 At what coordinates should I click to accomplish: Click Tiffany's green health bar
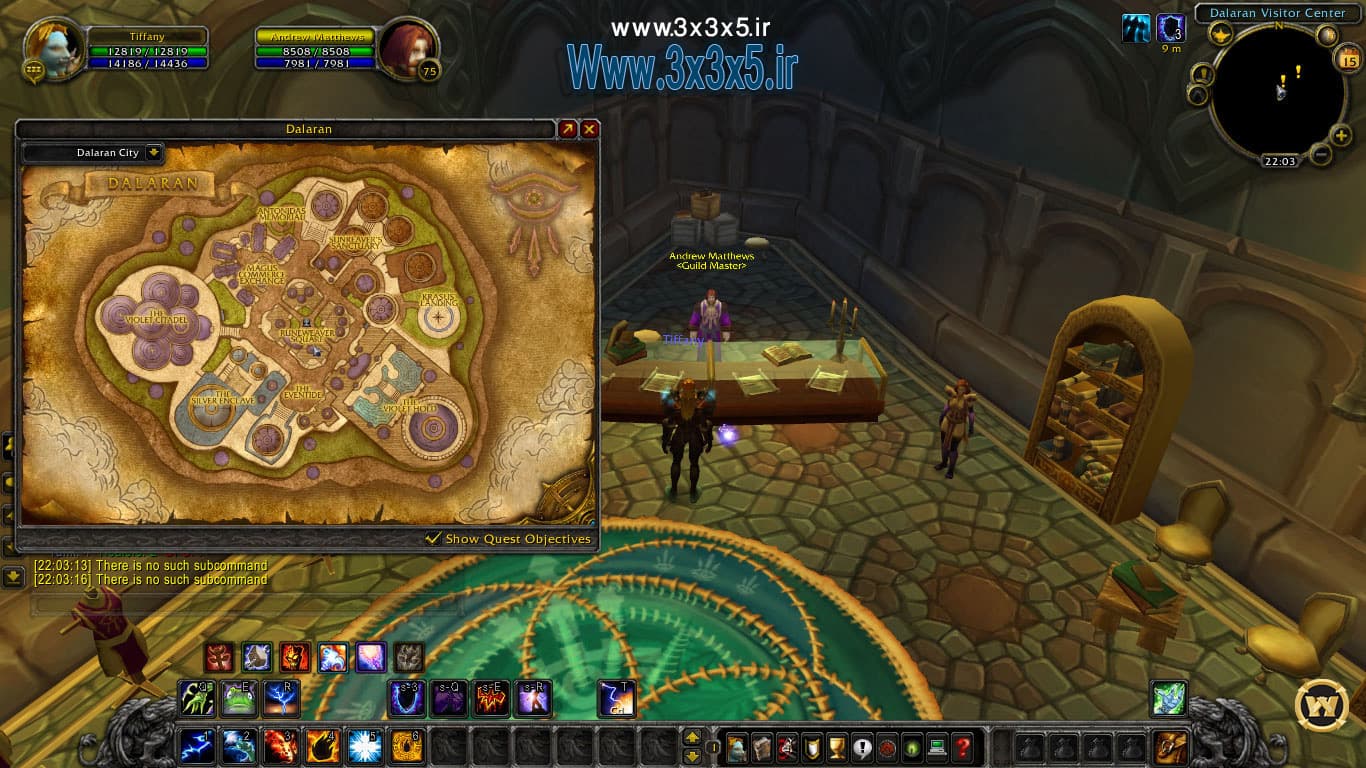point(146,49)
